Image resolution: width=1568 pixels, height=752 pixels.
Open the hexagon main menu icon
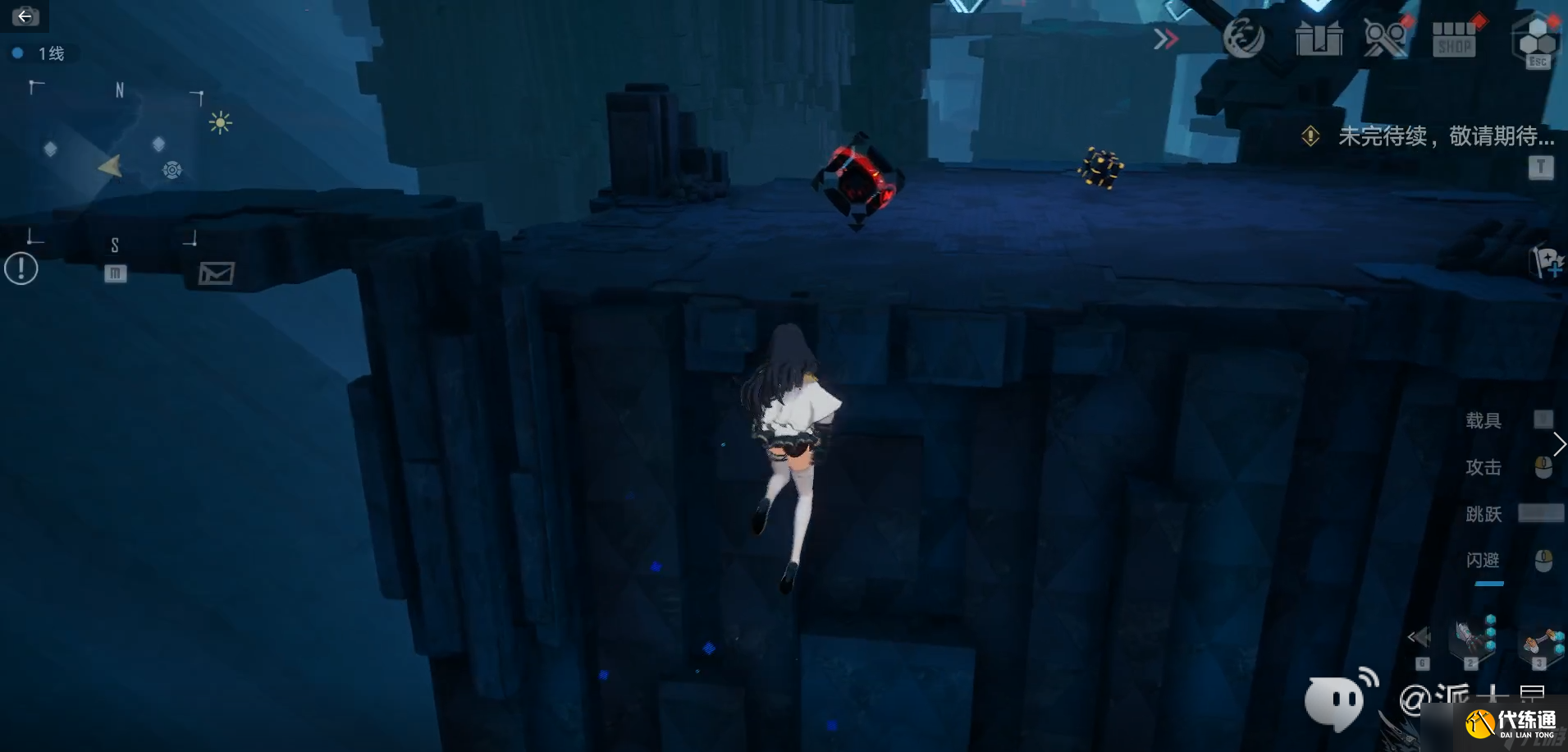1536,37
